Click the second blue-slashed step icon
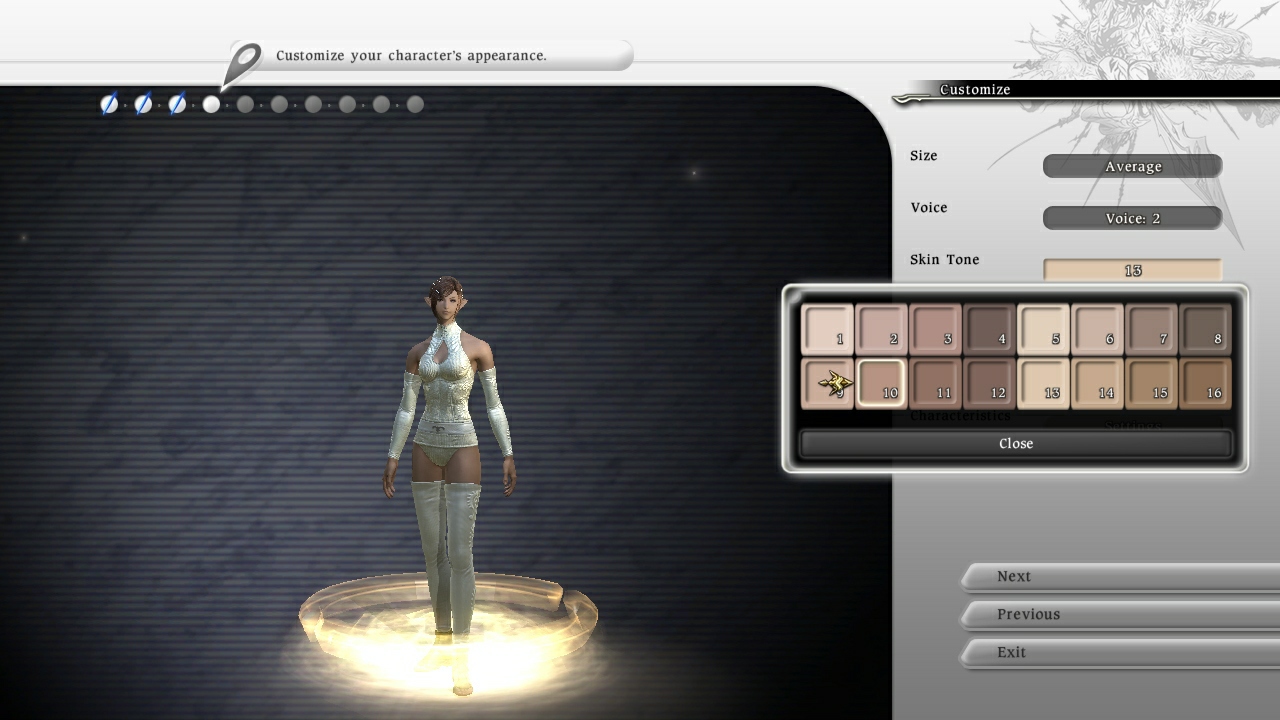 142,103
